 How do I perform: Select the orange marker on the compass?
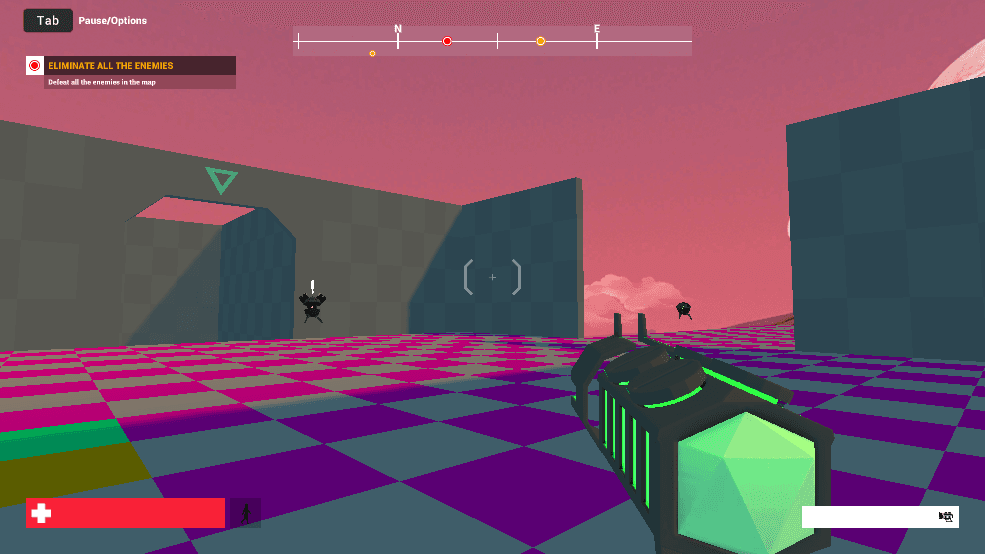[x=540, y=41]
